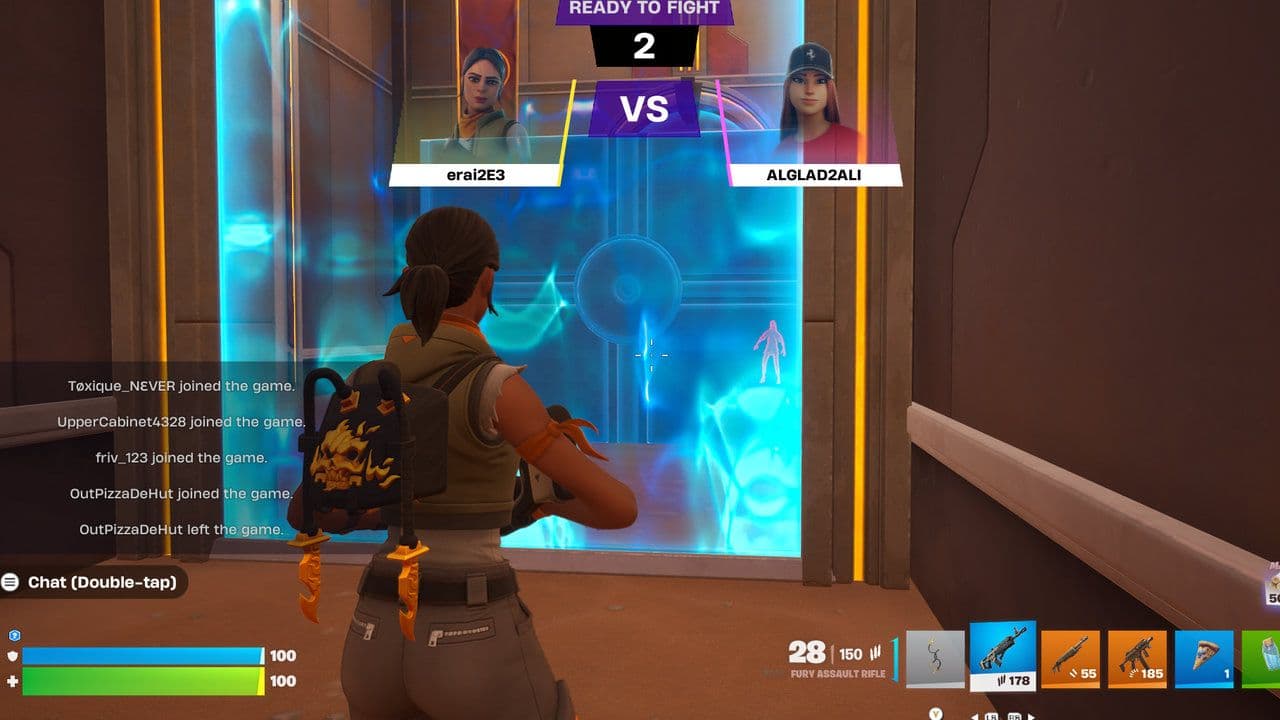Click the blue hexagon badge above the shield bar
1280x720 pixels.
click(14, 635)
